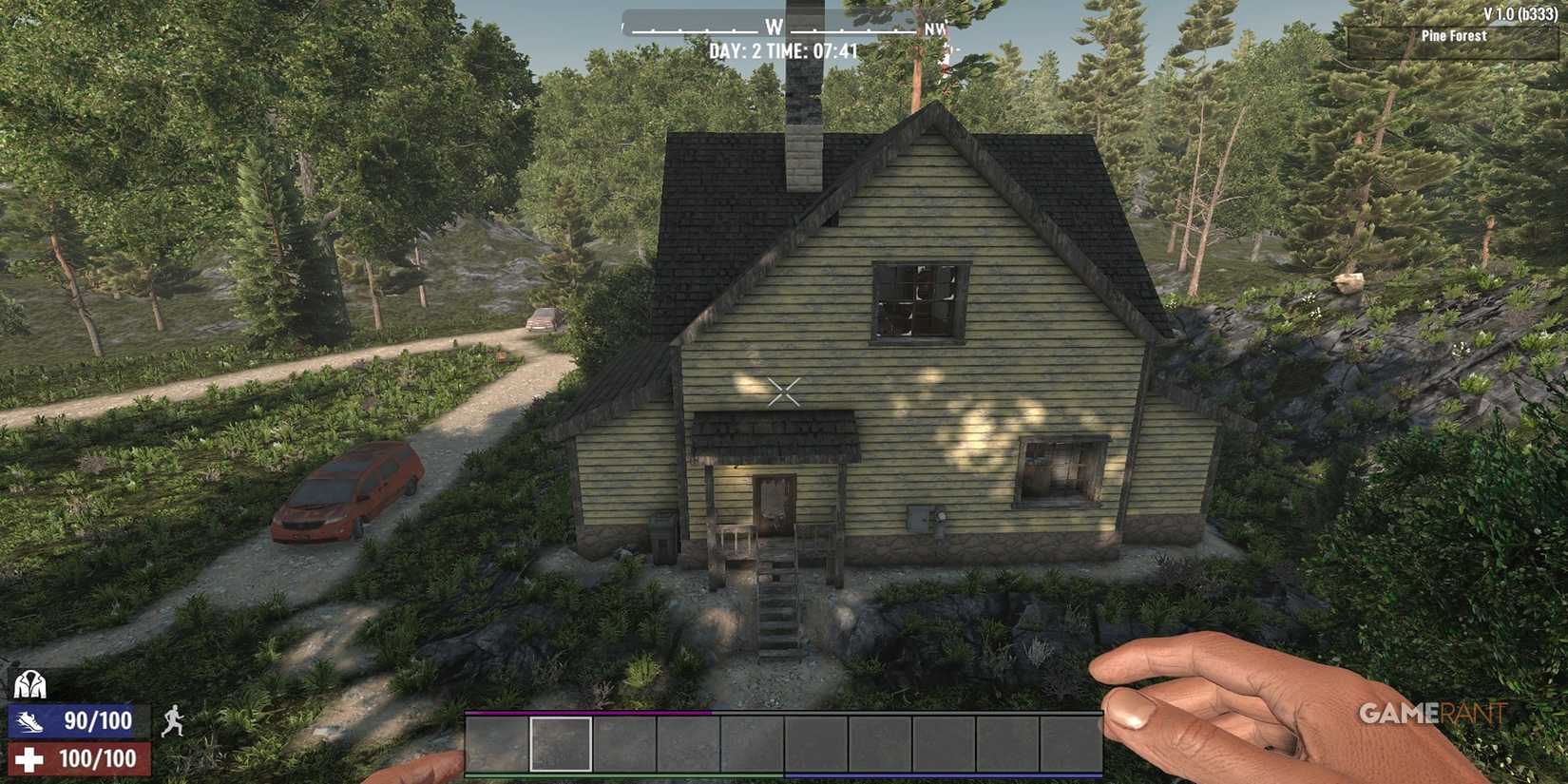The image size is (1568, 784).
Task: Click the running shoe stamina icon
Action: click(29, 720)
